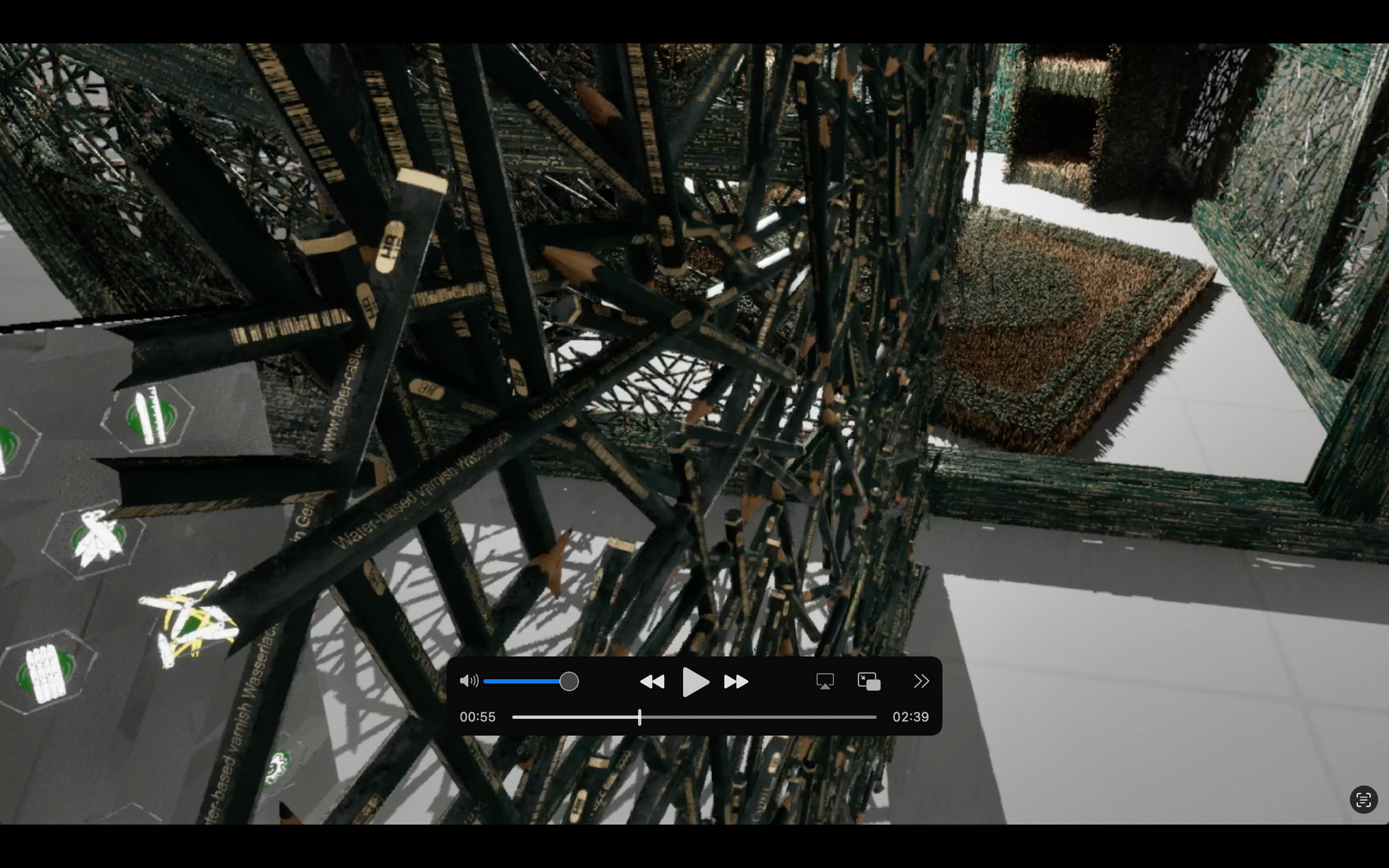Select the pencil and ruler hexagon icon

click(x=148, y=416)
